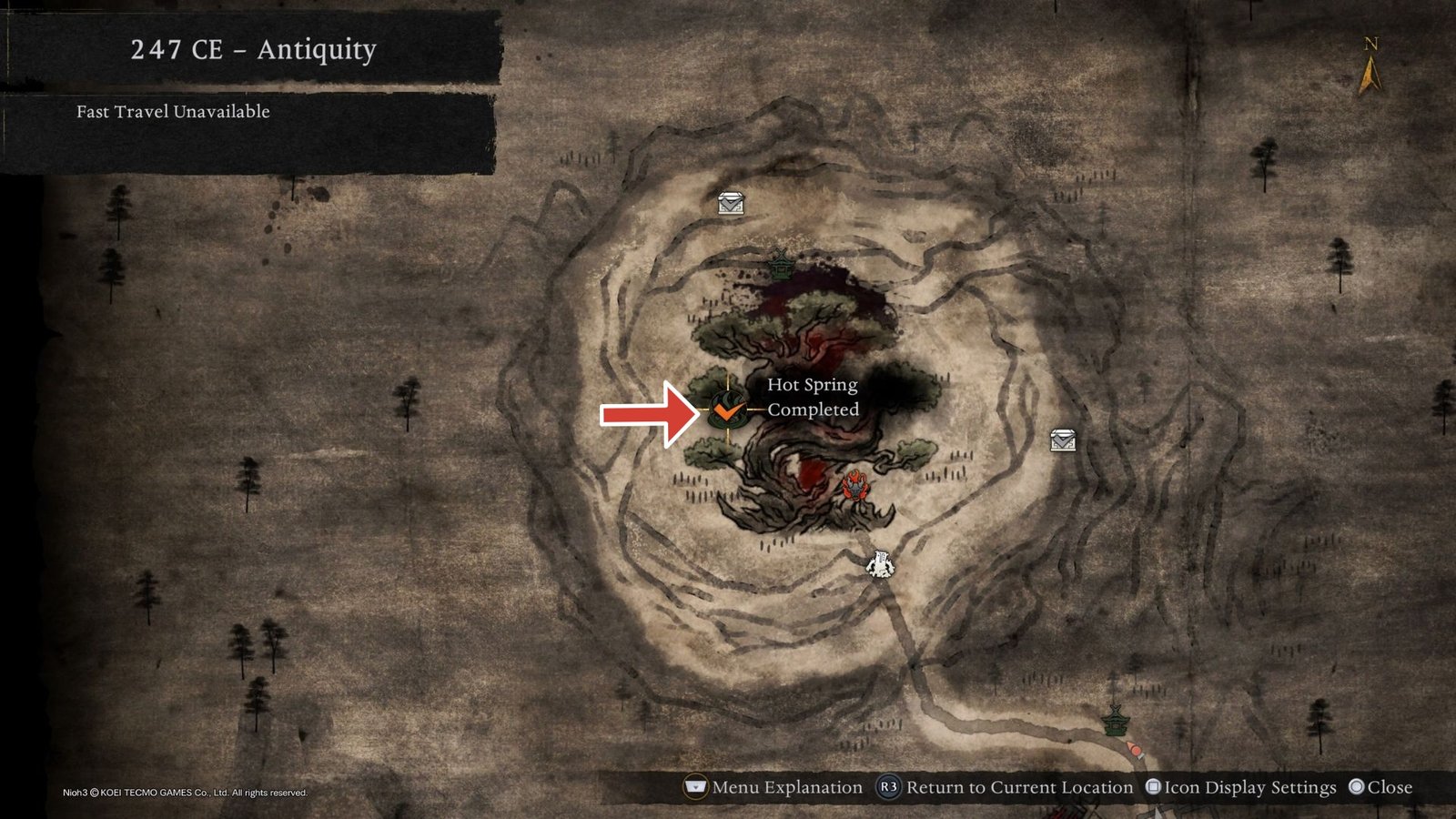Select the completed Hot Spring marker
The height and width of the screenshot is (819, 1456).
pyautogui.click(x=726, y=409)
